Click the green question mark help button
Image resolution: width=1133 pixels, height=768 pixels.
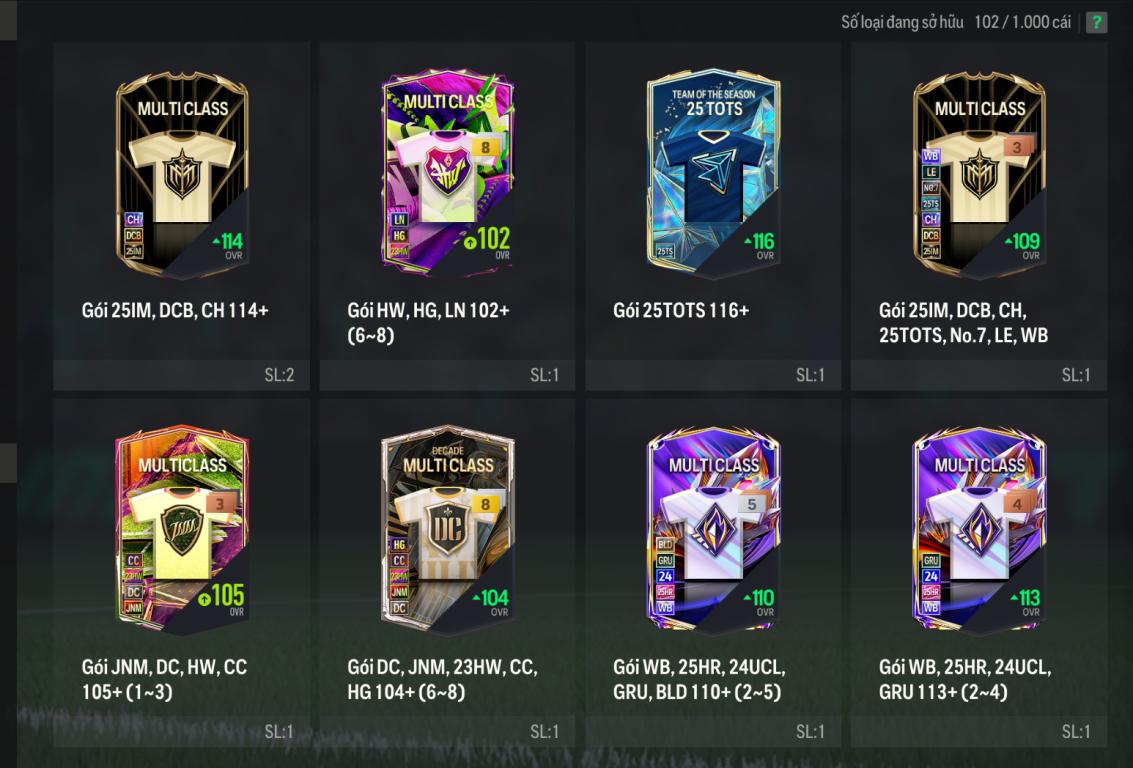coord(1096,22)
